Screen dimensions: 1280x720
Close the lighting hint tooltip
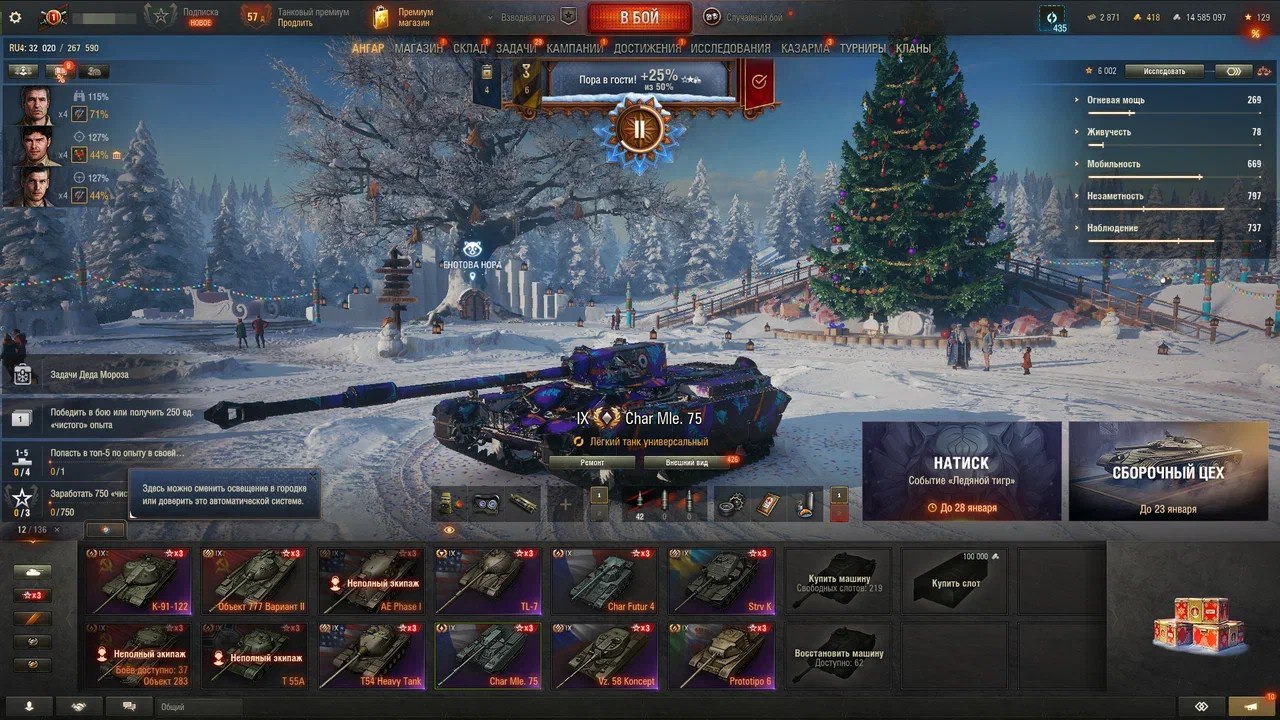click(x=311, y=477)
